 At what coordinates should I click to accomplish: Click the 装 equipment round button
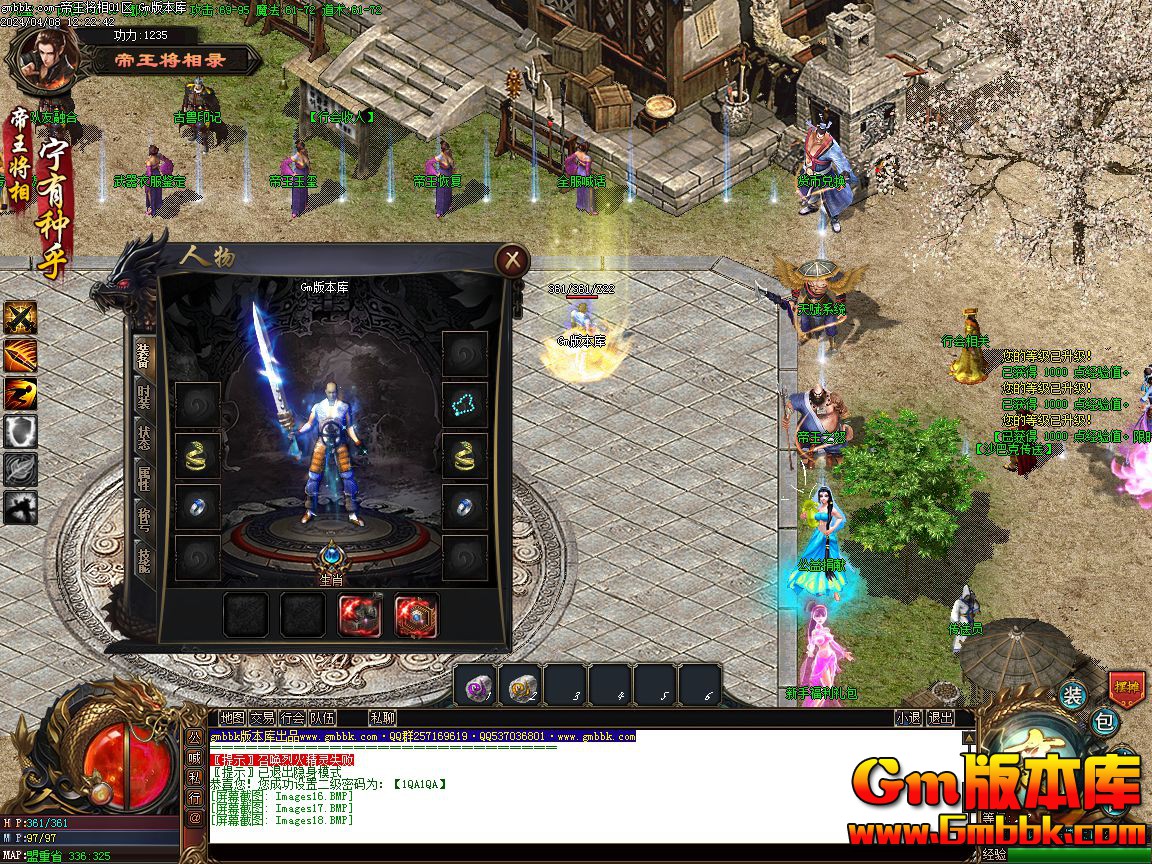1072,695
